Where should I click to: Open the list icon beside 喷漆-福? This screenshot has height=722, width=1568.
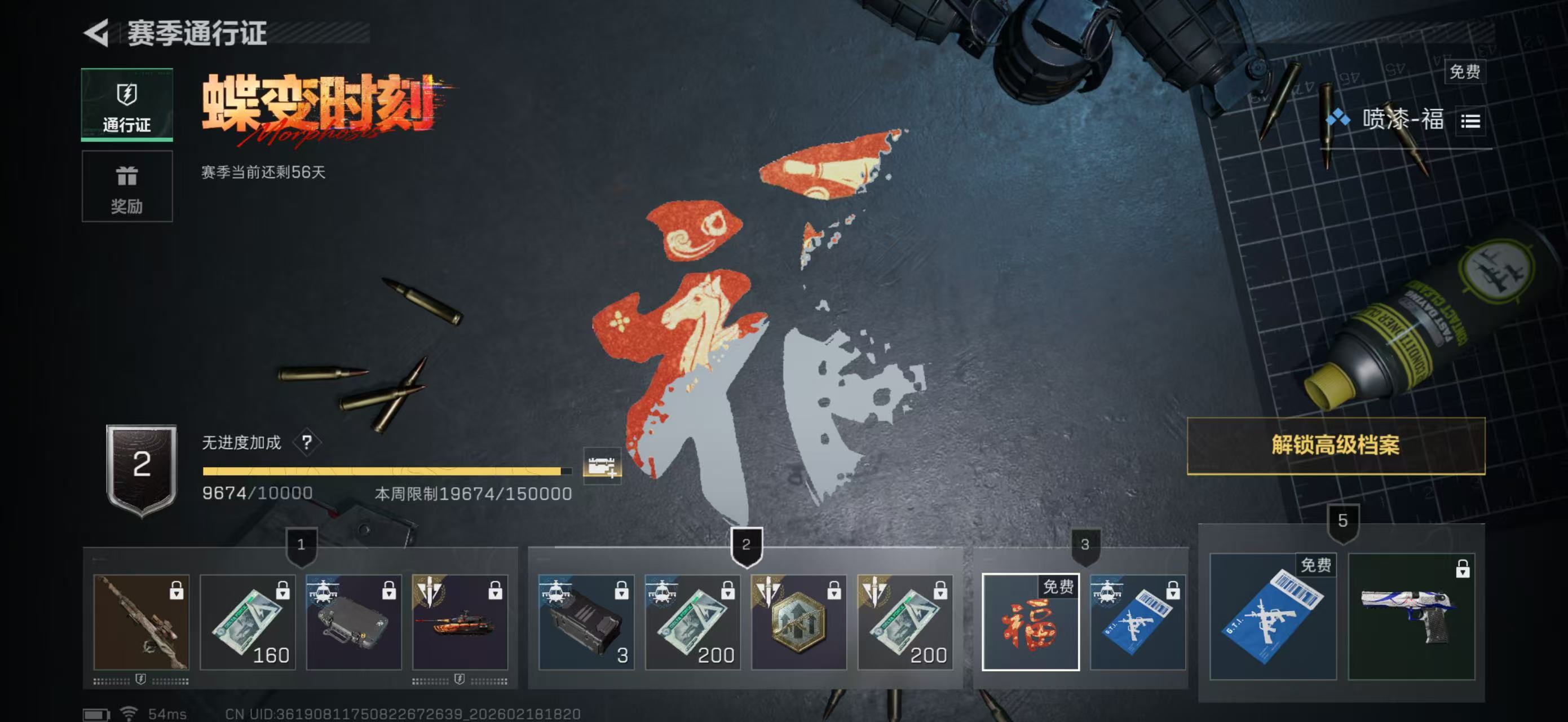tap(1470, 121)
